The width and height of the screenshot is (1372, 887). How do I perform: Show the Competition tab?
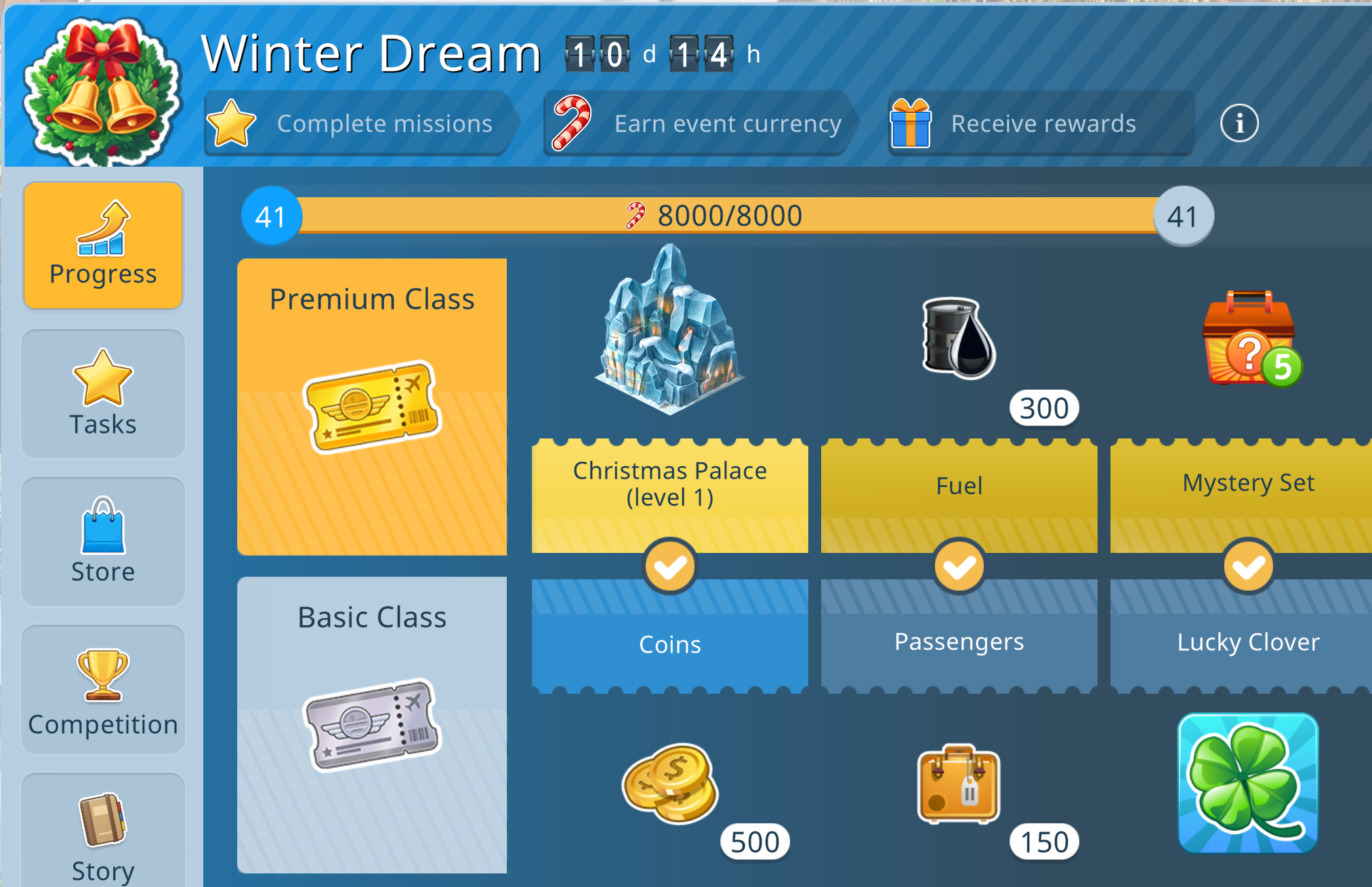pos(103,690)
